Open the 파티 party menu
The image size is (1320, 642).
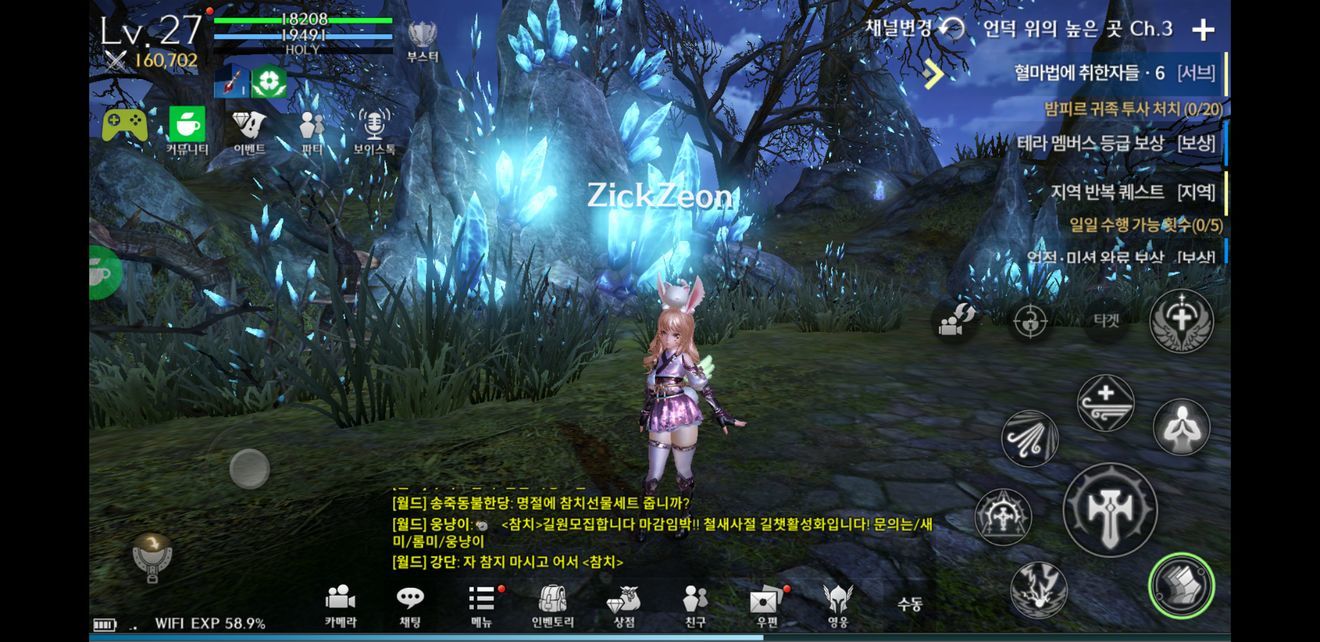[x=312, y=131]
